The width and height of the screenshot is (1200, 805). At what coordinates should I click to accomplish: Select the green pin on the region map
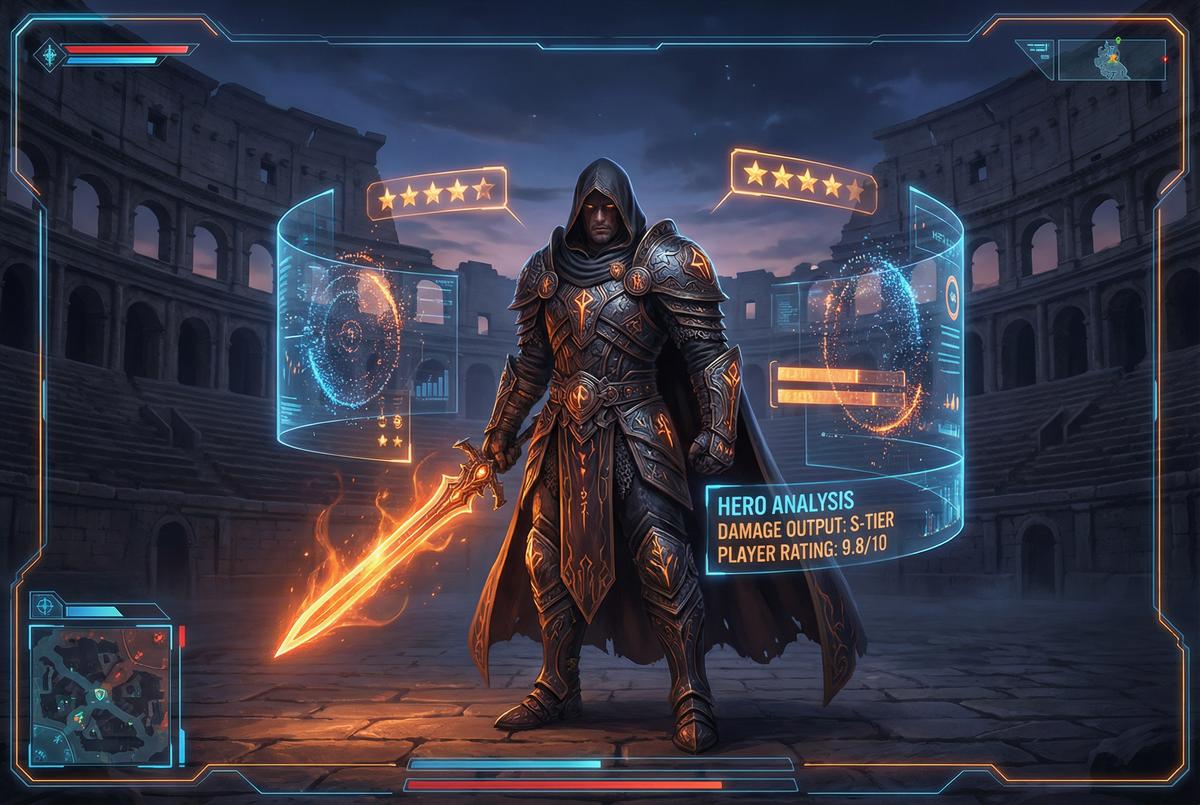pos(1118,43)
